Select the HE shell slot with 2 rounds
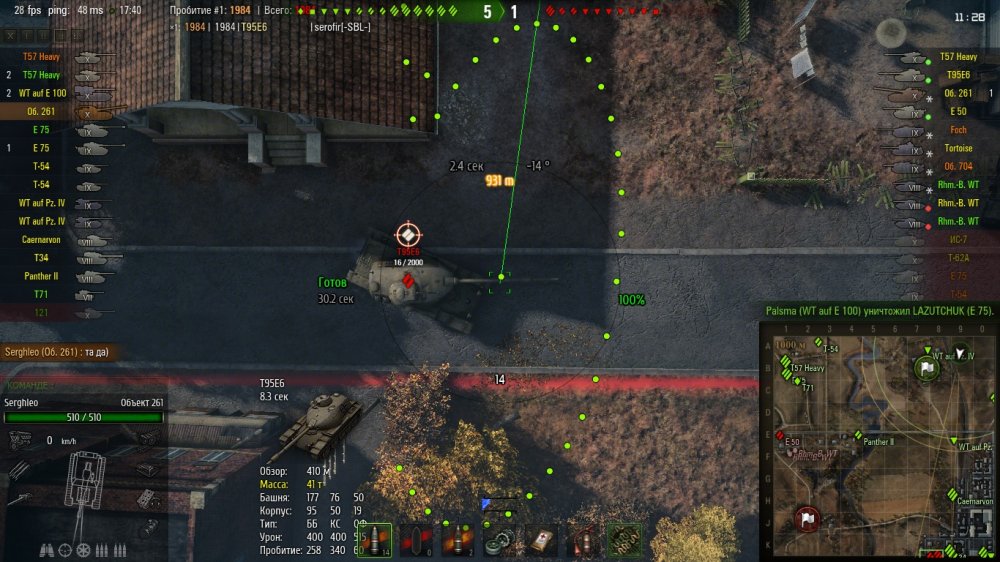 coord(457,540)
